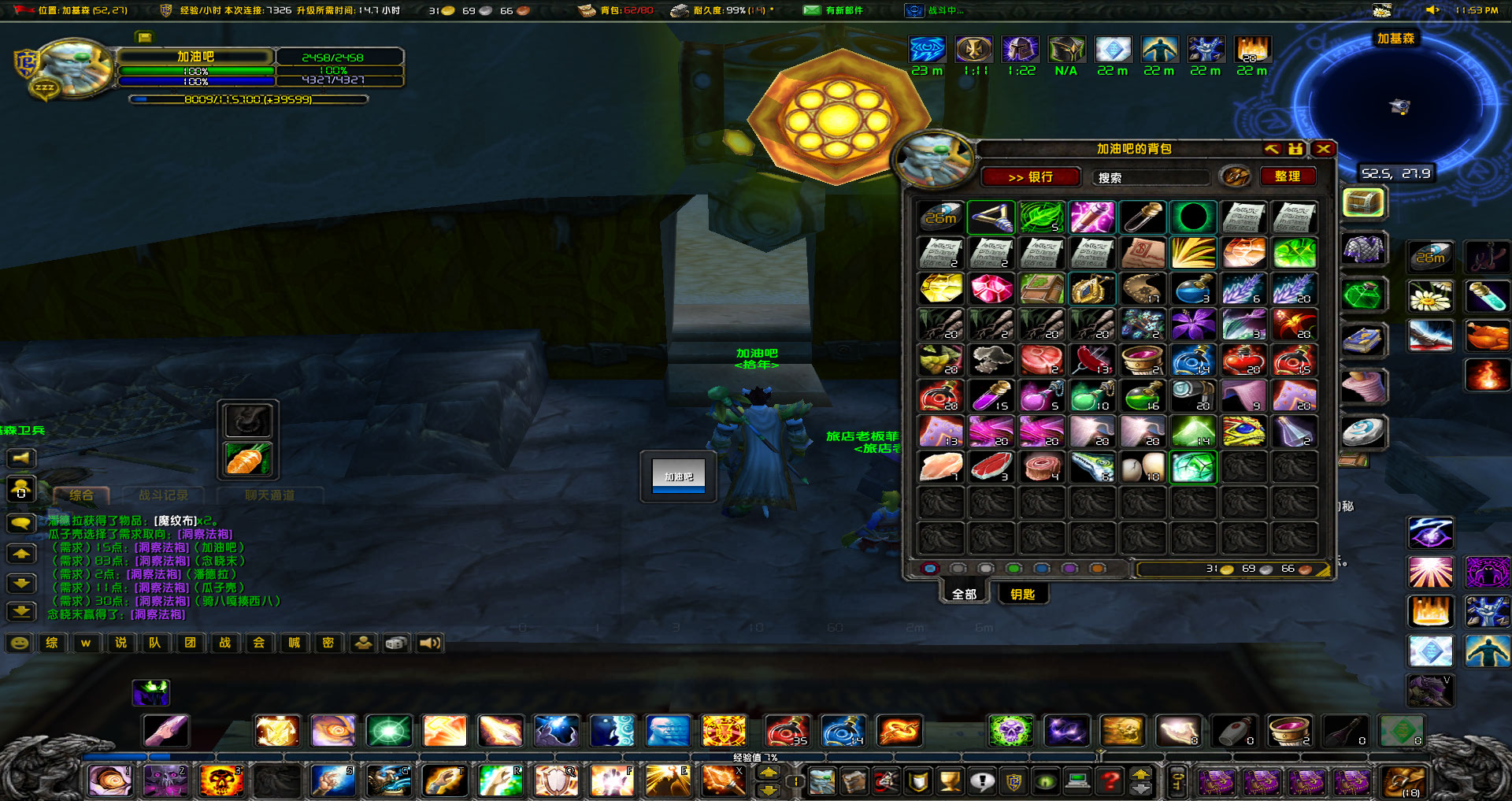This screenshot has width=1512, height=801.
Task: Enable the purple quality filter dot
Action: coord(1069,568)
